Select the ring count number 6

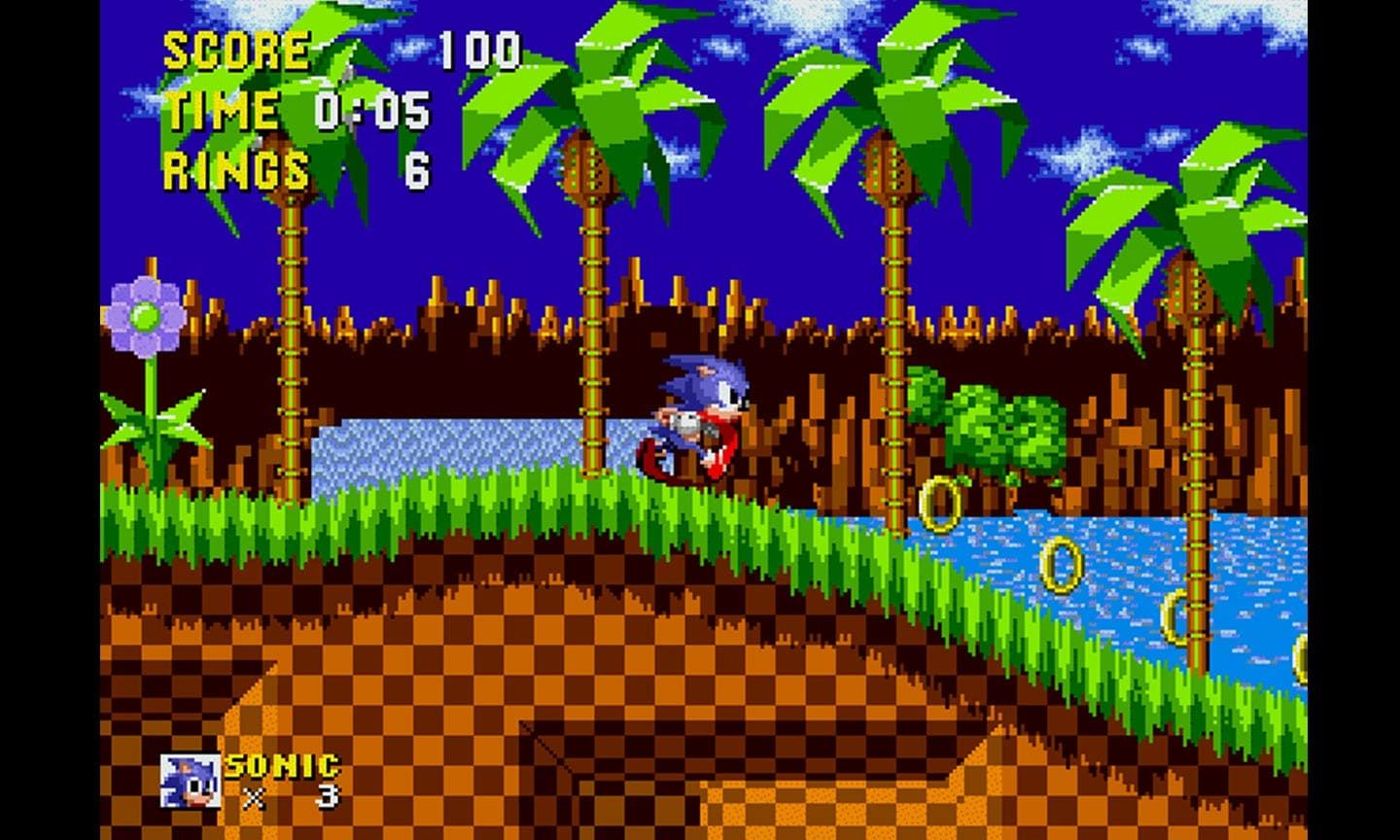coord(418,170)
